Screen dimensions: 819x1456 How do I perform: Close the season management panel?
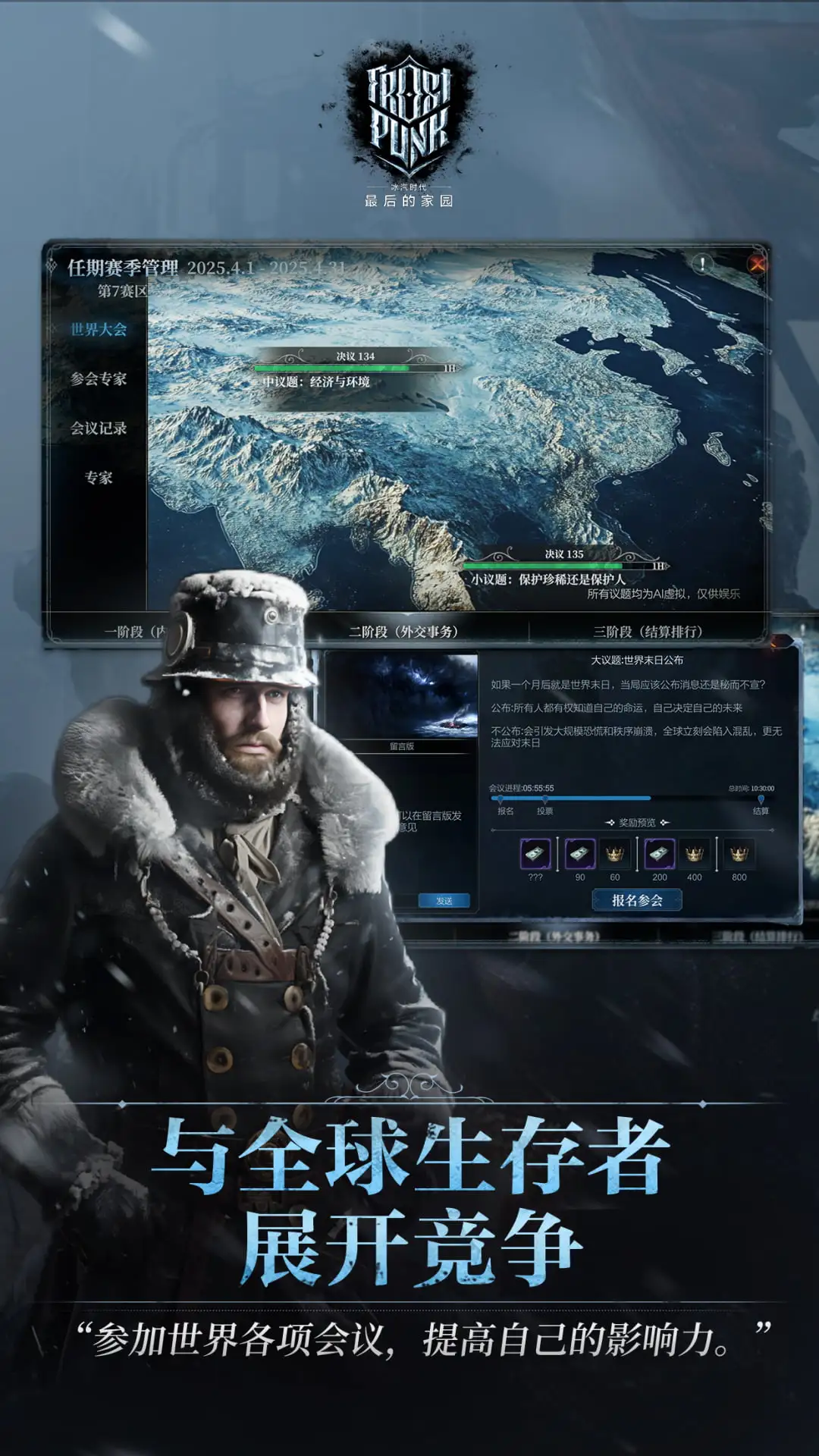(x=756, y=264)
